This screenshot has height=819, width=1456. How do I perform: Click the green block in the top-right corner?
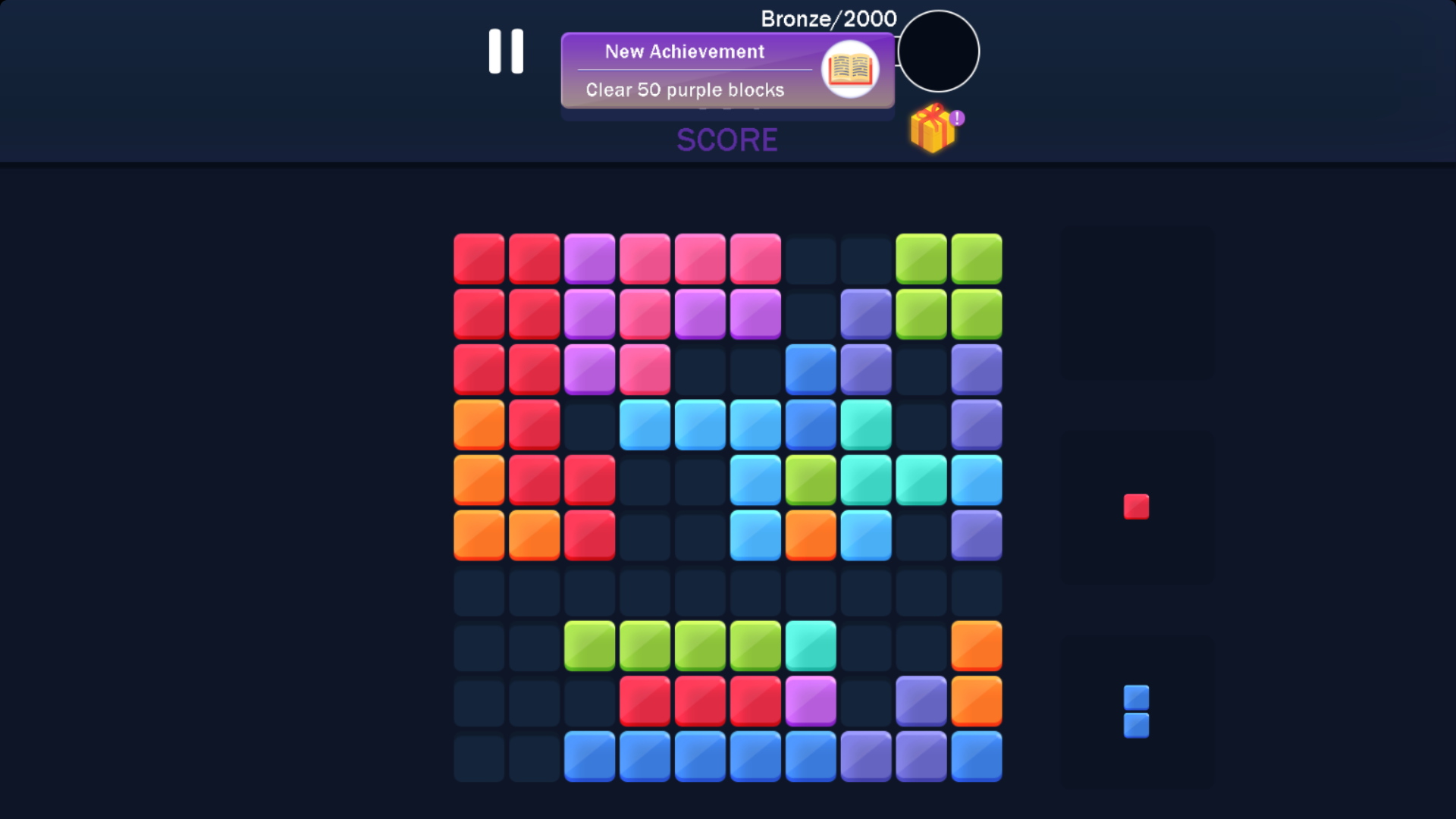point(976,258)
